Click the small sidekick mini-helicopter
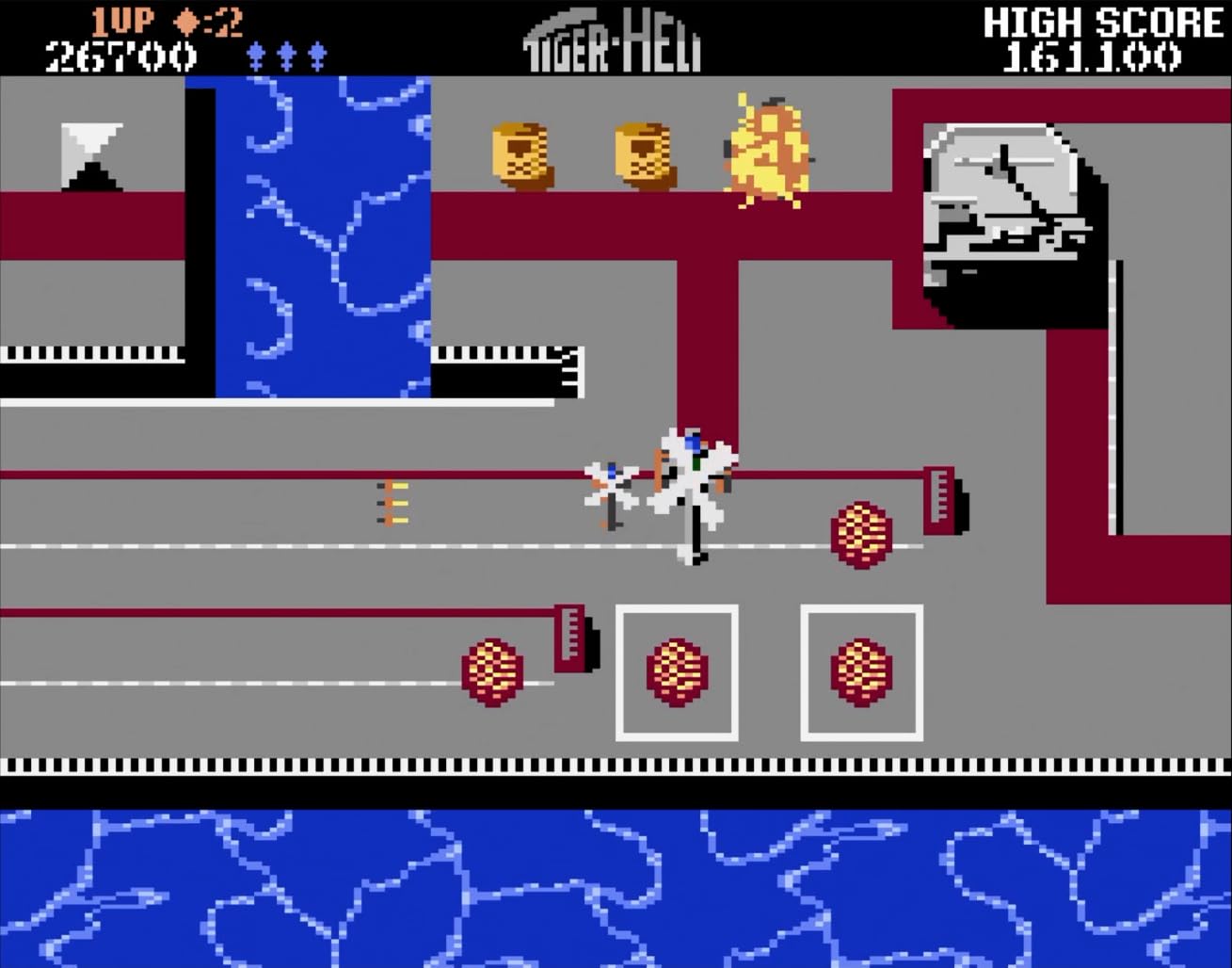 [x=612, y=480]
